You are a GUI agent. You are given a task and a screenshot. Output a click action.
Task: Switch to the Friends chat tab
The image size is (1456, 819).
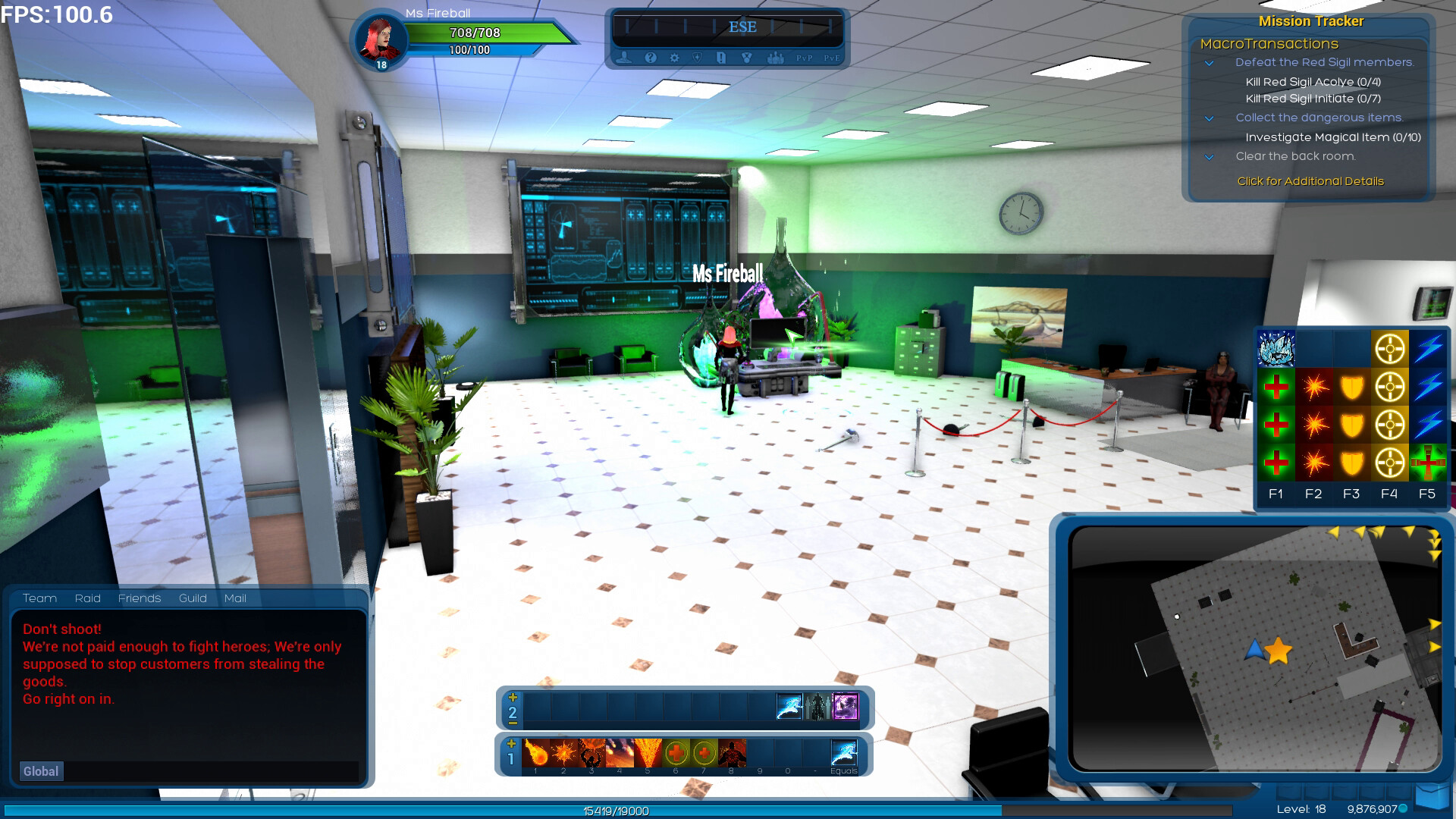[140, 598]
